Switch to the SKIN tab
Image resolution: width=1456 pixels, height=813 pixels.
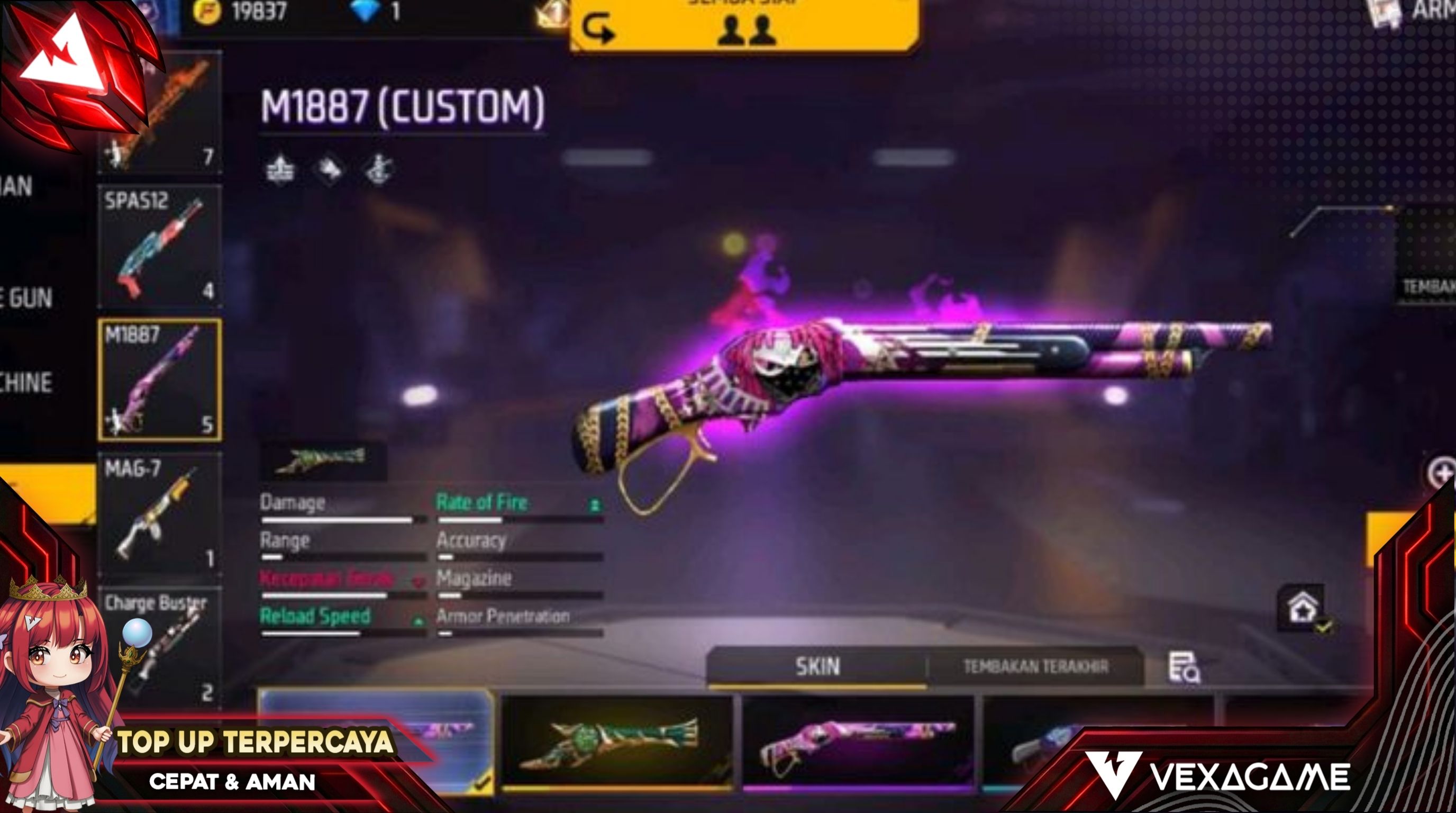click(817, 666)
